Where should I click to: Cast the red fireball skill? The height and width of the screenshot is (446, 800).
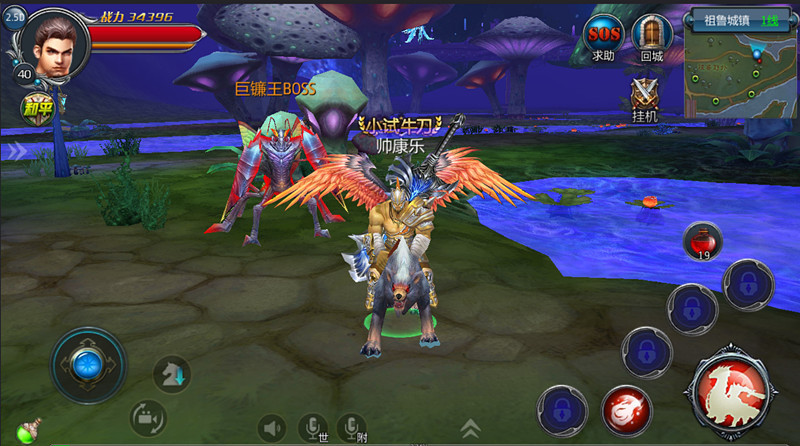coord(627,409)
